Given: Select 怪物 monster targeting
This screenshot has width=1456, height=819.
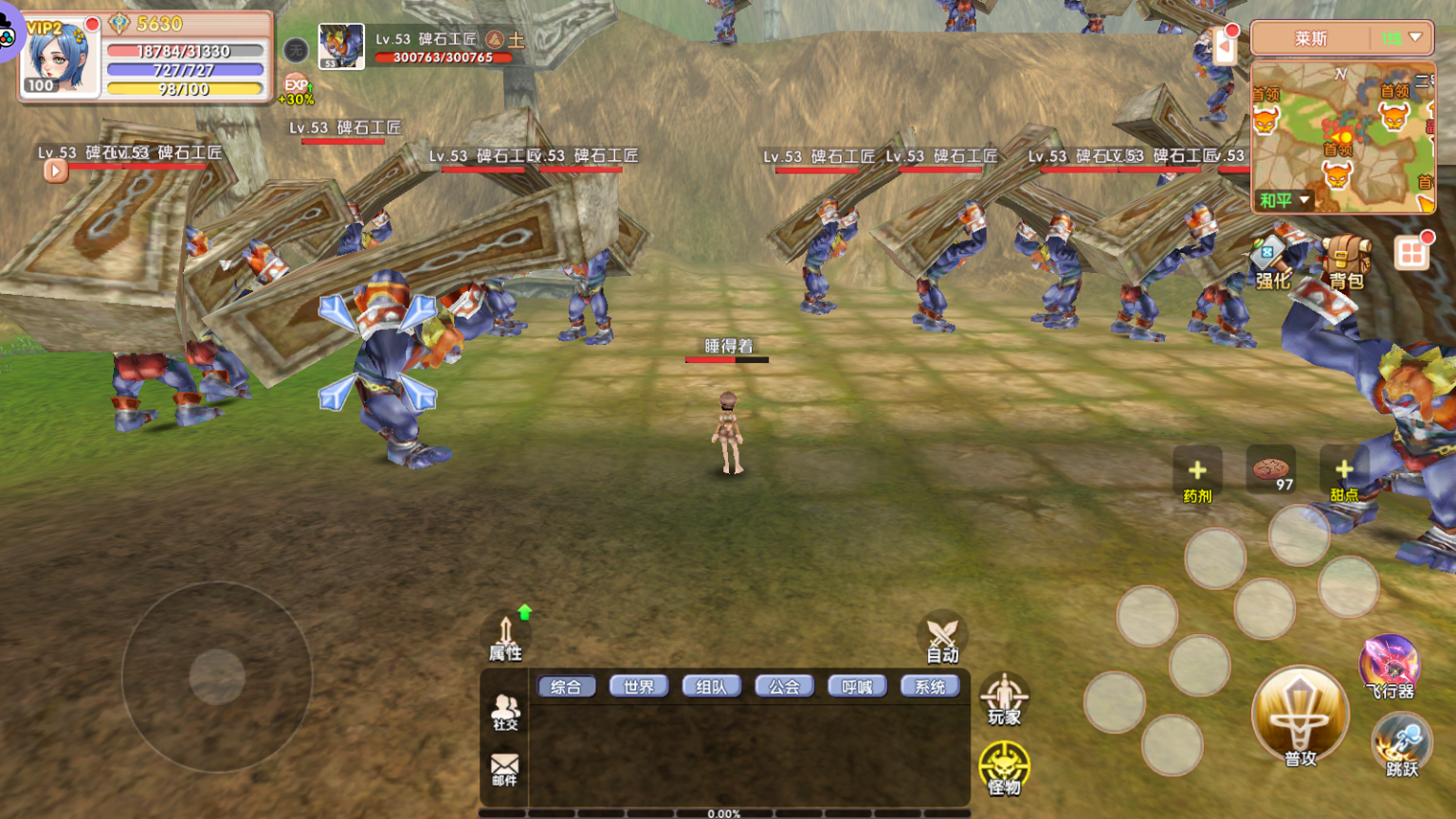Looking at the screenshot, I should pyautogui.click(x=1004, y=768).
